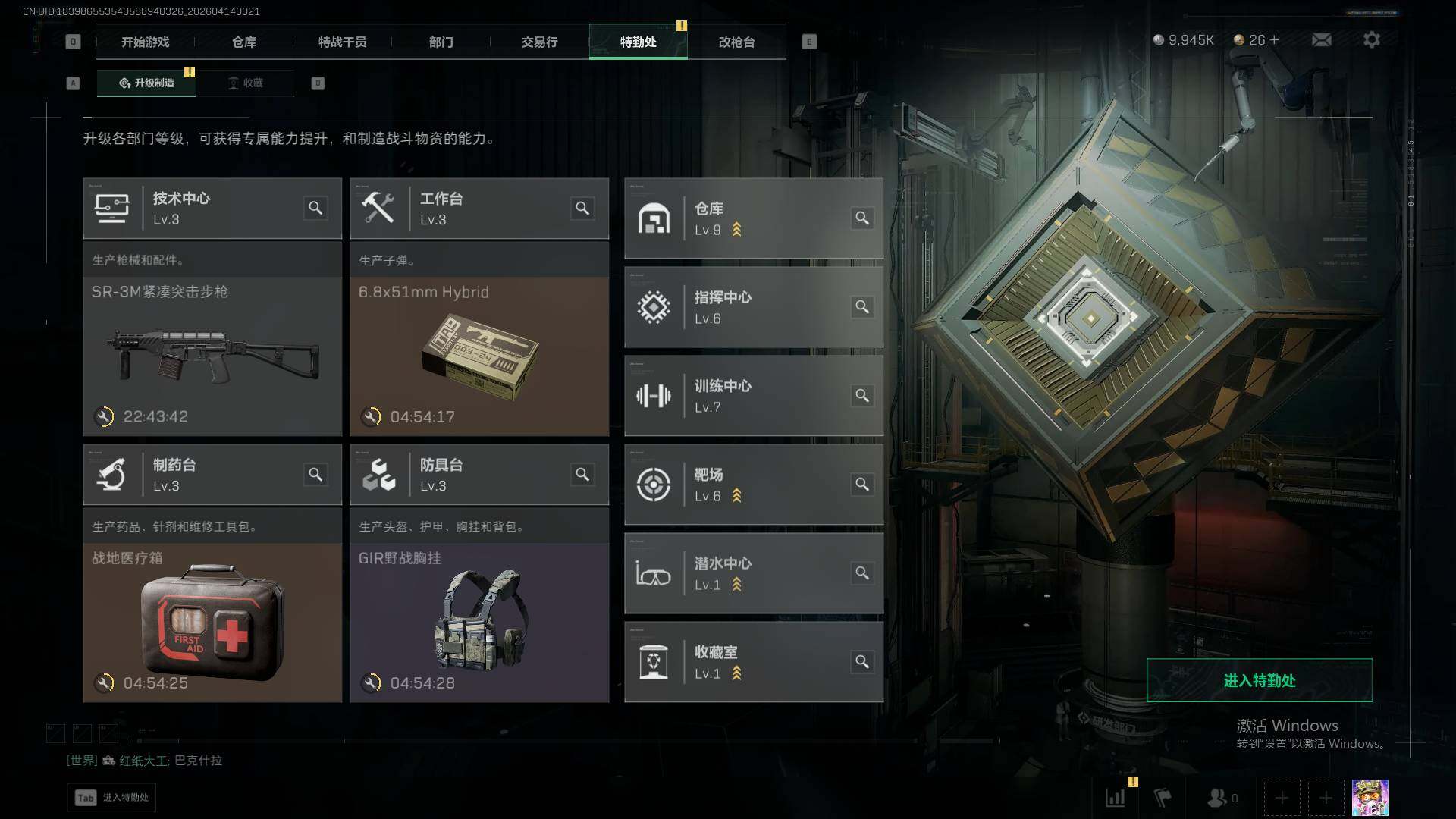The image size is (1456, 819).
Task: Select the 特战干员 tab
Action: coord(342,42)
